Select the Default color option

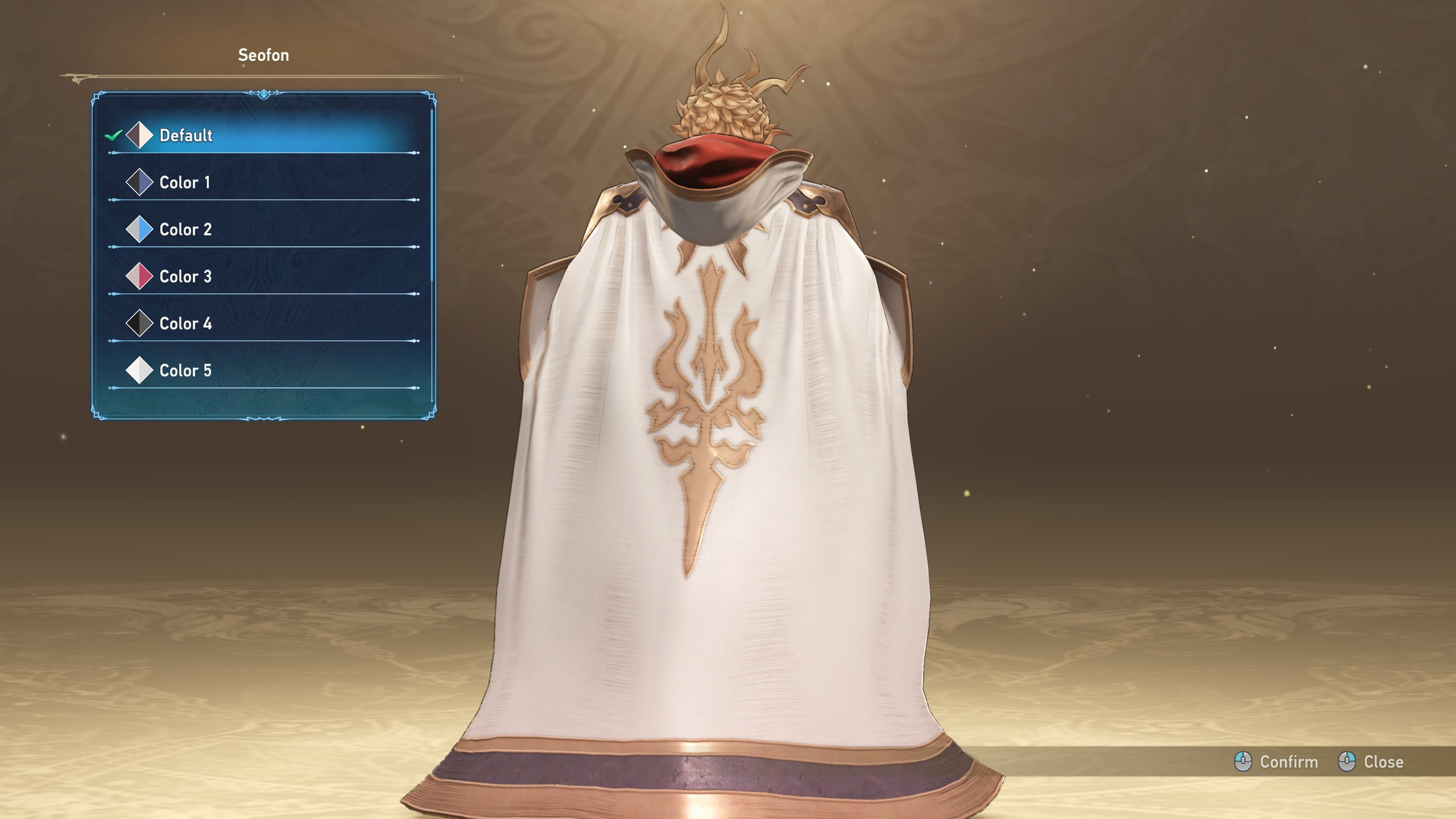(262, 135)
